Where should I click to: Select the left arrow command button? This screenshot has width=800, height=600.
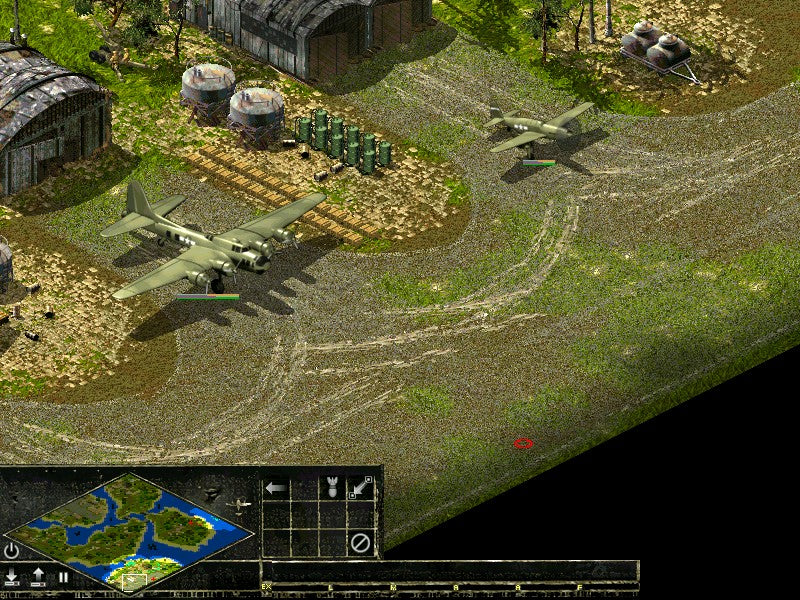tap(275, 488)
